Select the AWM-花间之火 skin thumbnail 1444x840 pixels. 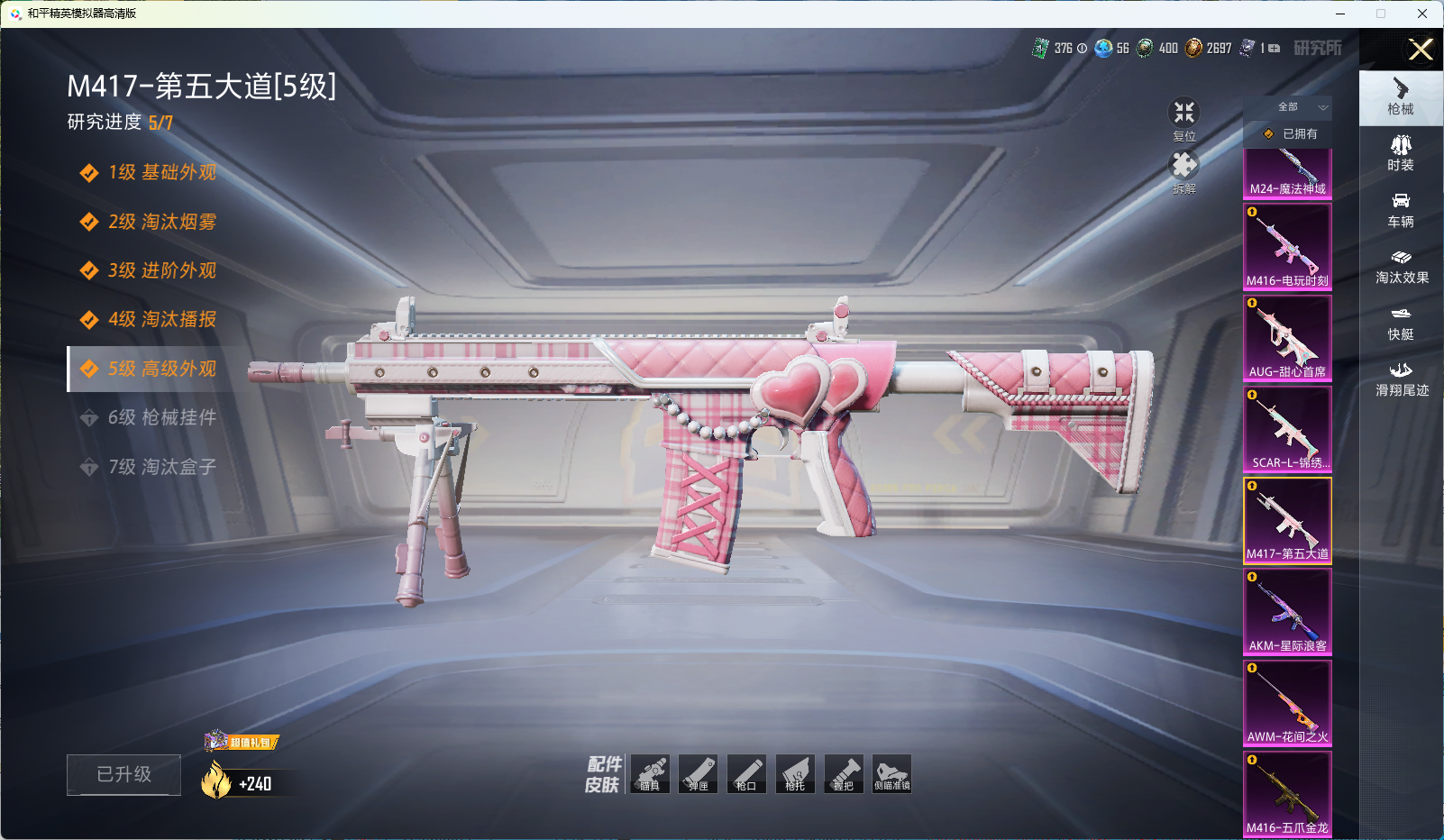pos(1287,702)
